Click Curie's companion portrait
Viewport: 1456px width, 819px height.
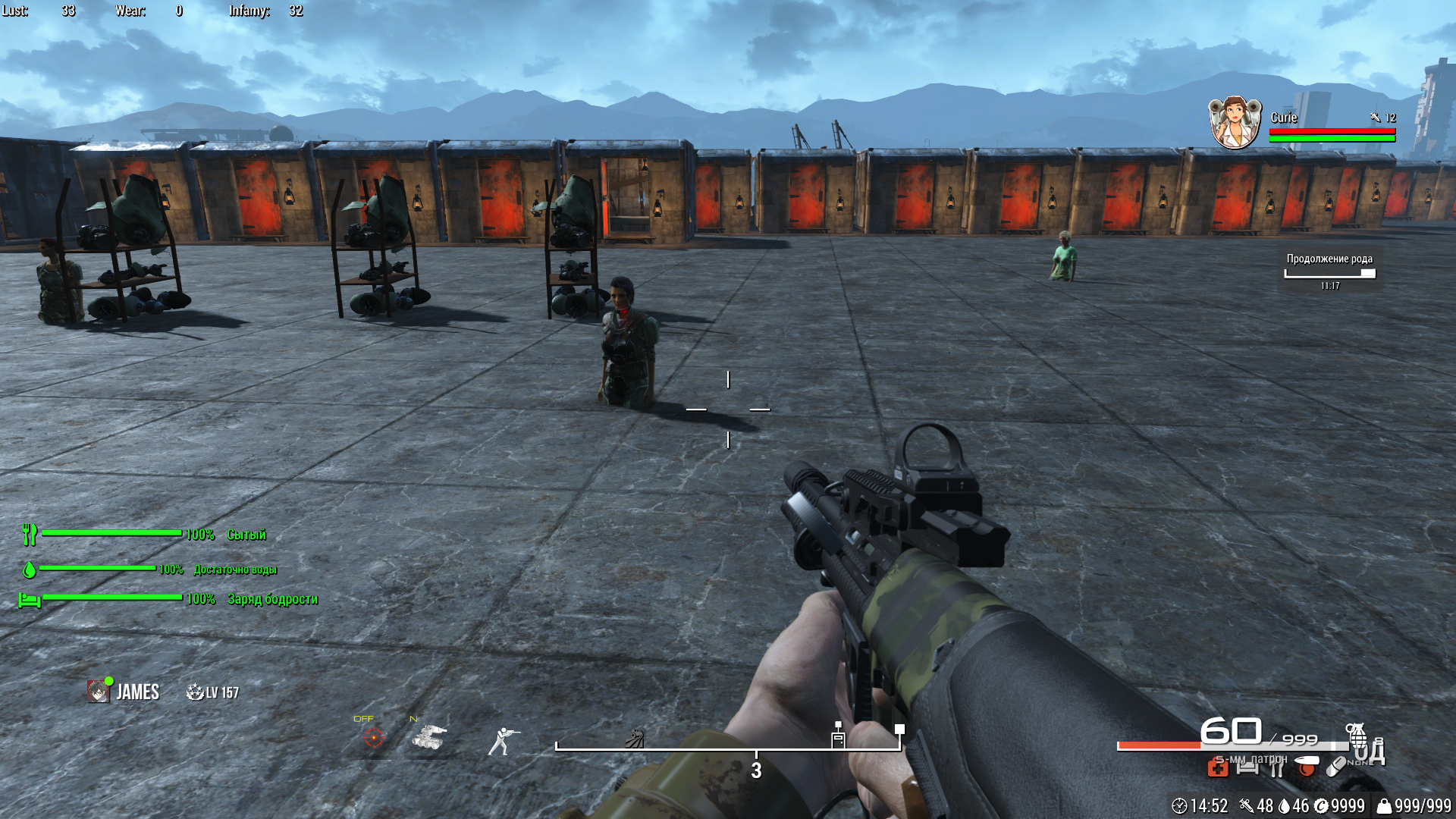[1235, 123]
